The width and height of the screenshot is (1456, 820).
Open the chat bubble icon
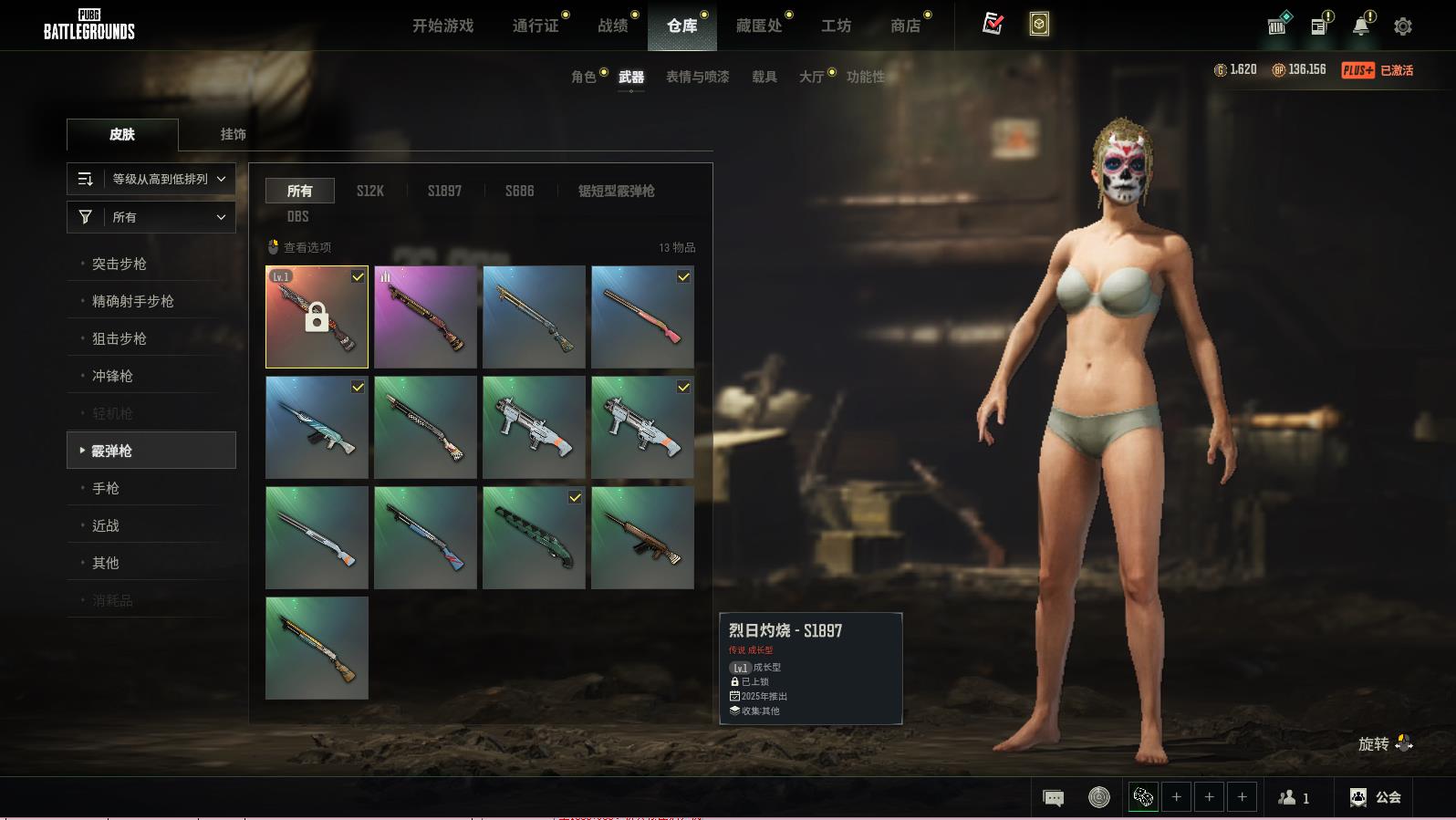click(x=1053, y=798)
